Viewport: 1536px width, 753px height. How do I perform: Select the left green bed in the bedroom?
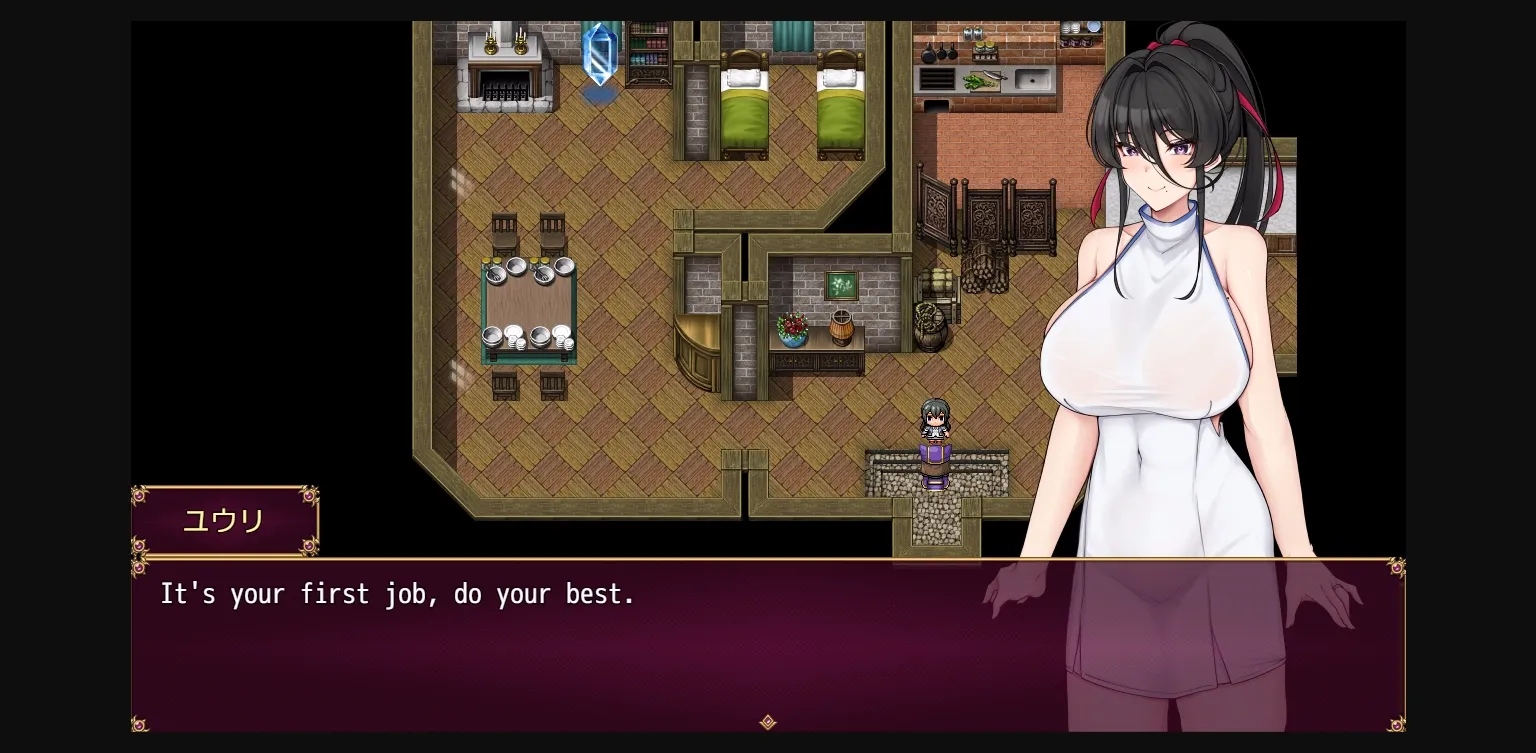click(x=744, y=105)
